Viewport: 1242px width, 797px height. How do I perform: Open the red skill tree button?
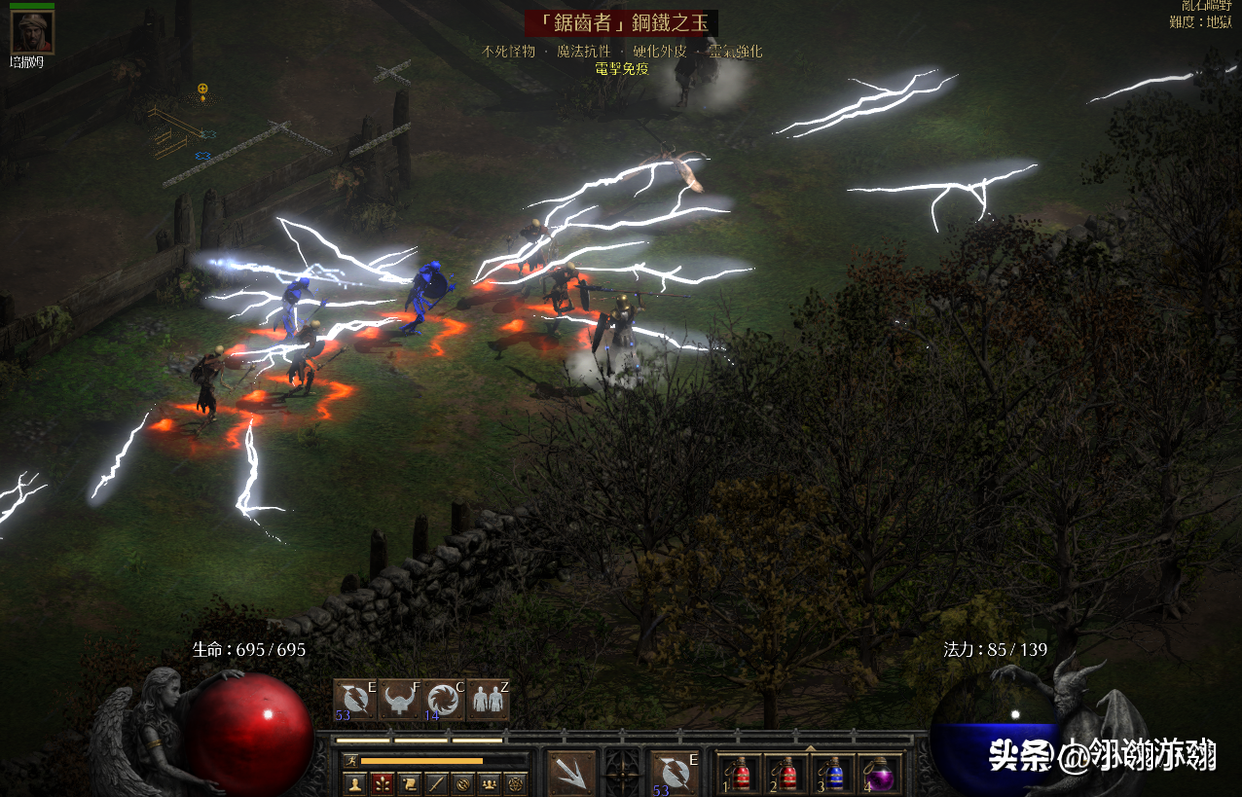pyautogui.click(x=382, y=783)
